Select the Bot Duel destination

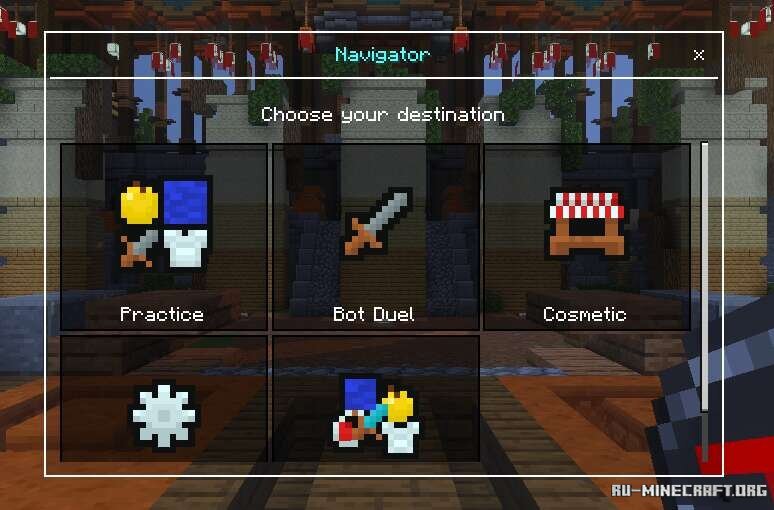pos(375,237)
